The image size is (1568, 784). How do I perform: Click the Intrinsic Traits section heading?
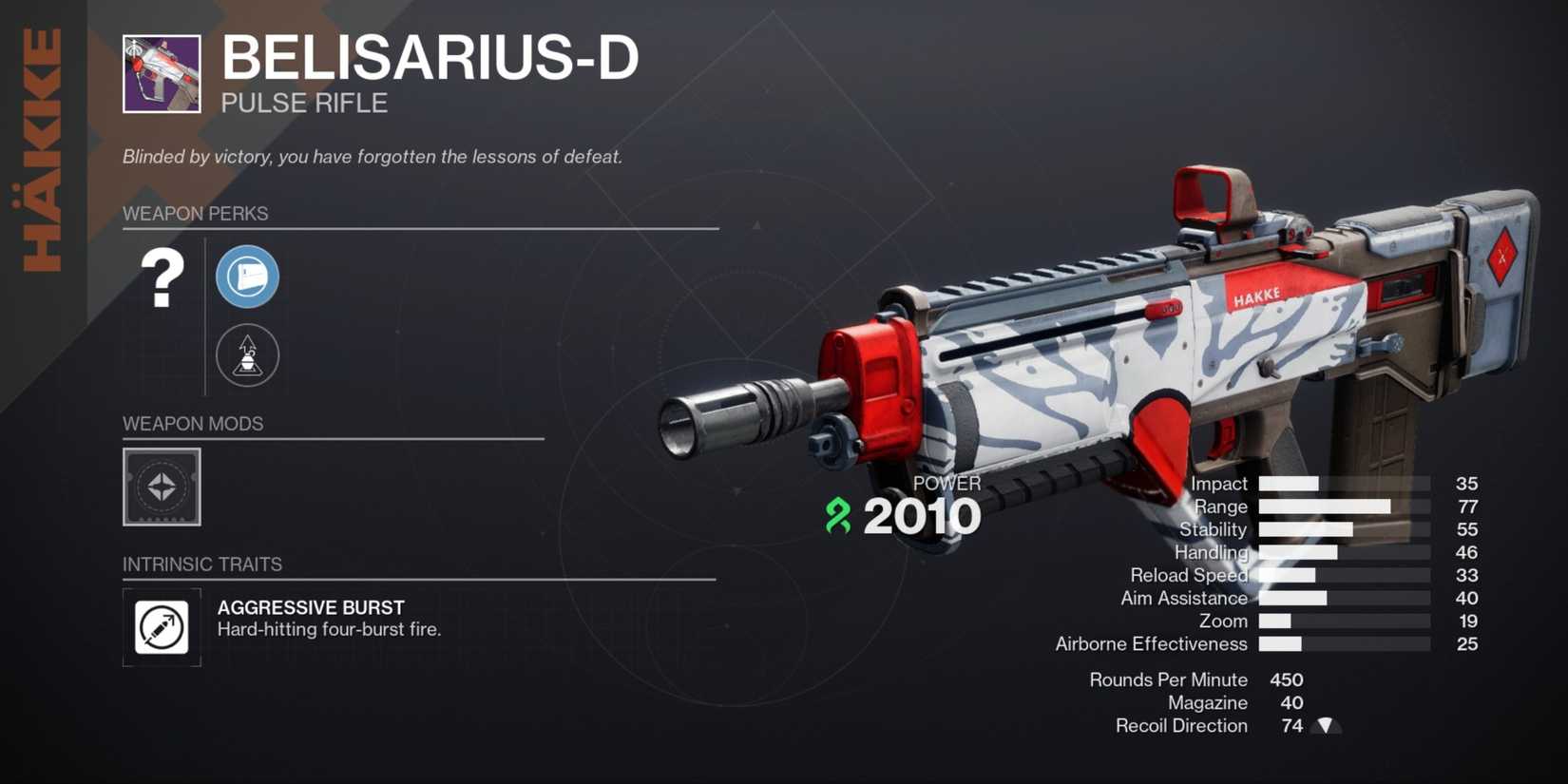202,564
